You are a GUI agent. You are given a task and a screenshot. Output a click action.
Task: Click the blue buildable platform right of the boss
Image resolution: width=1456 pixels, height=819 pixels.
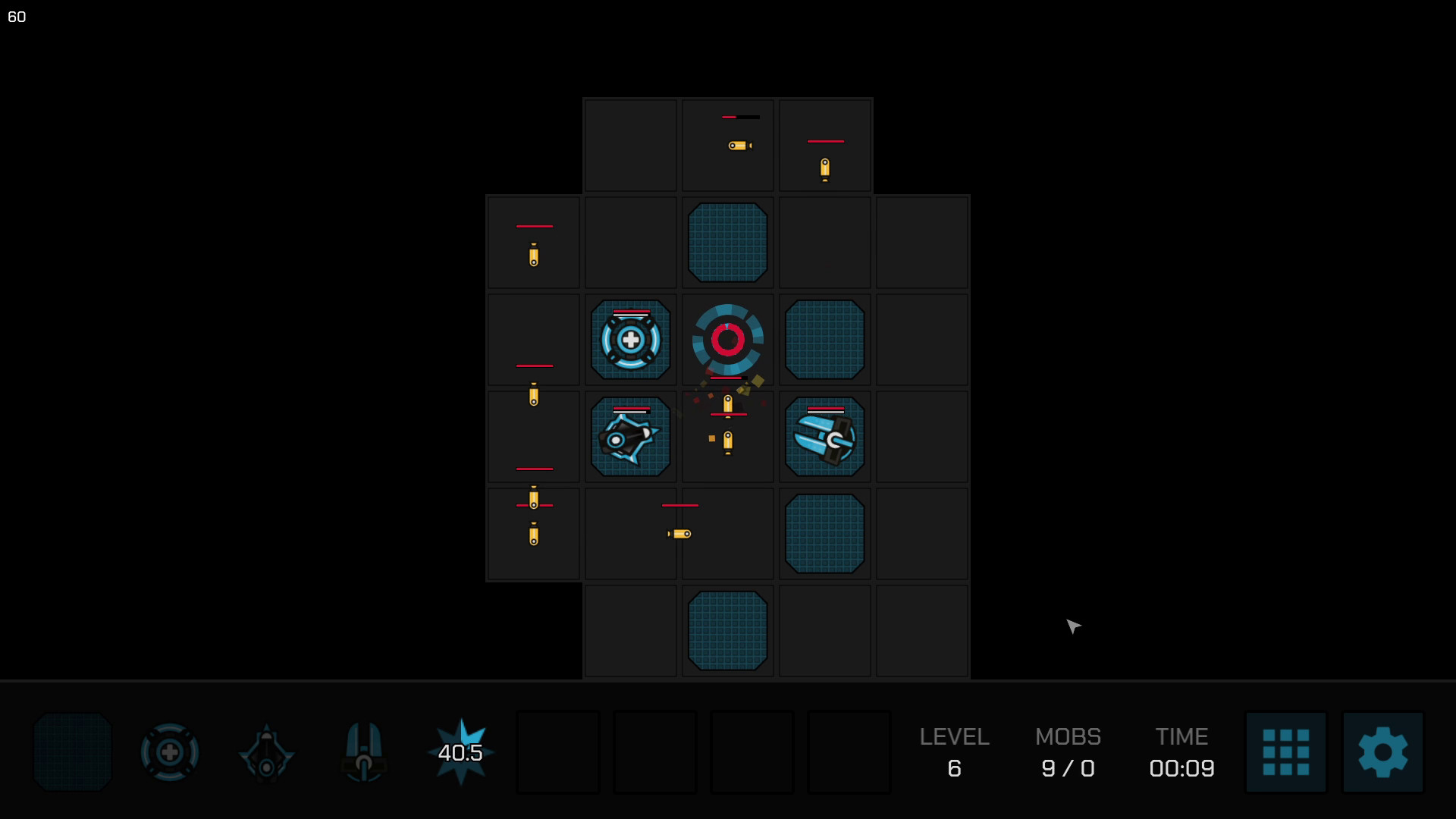[824, 340]
